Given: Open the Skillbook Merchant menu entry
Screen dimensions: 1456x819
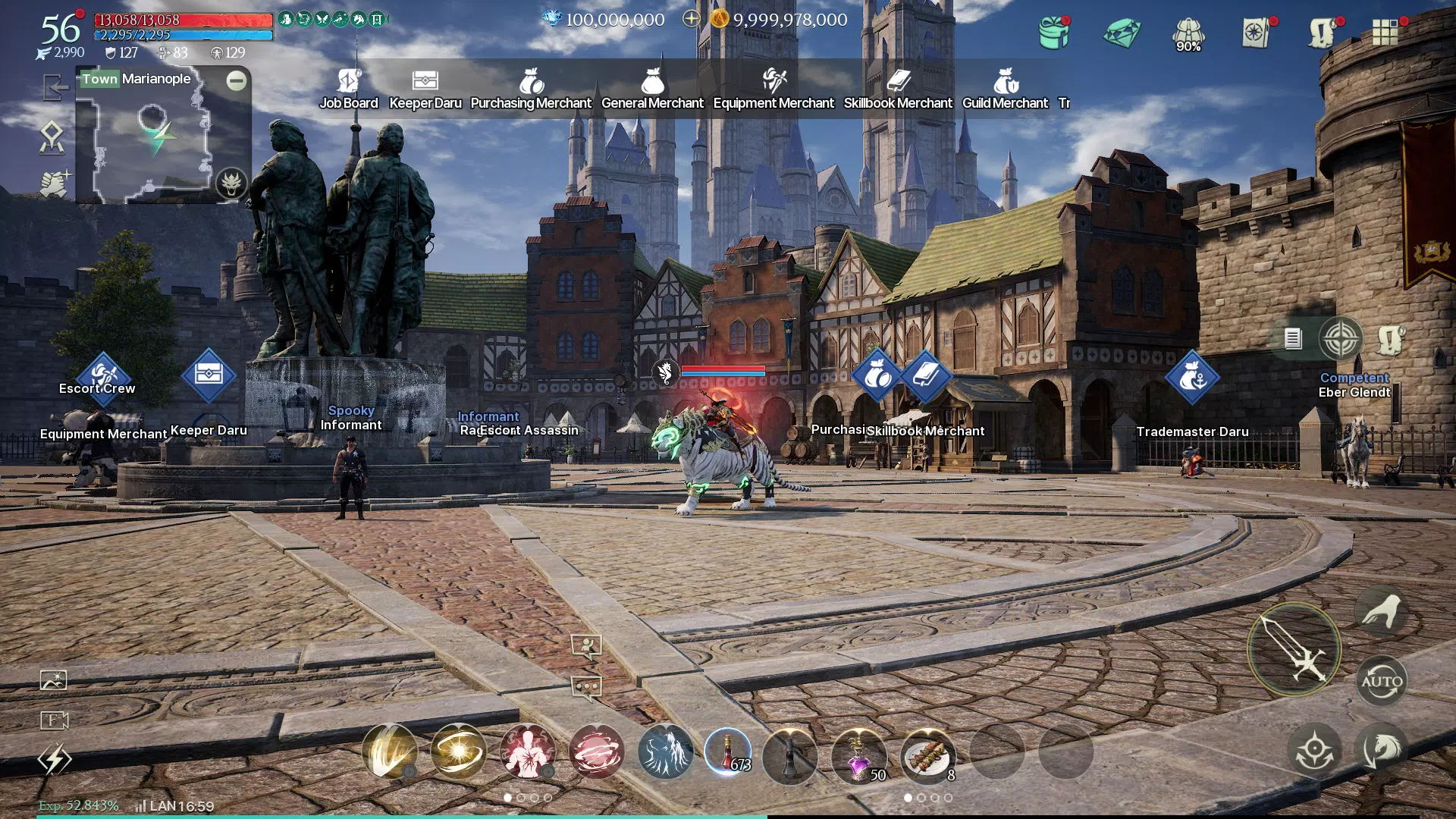Looking at the screenshot, I should coord(897,89).
